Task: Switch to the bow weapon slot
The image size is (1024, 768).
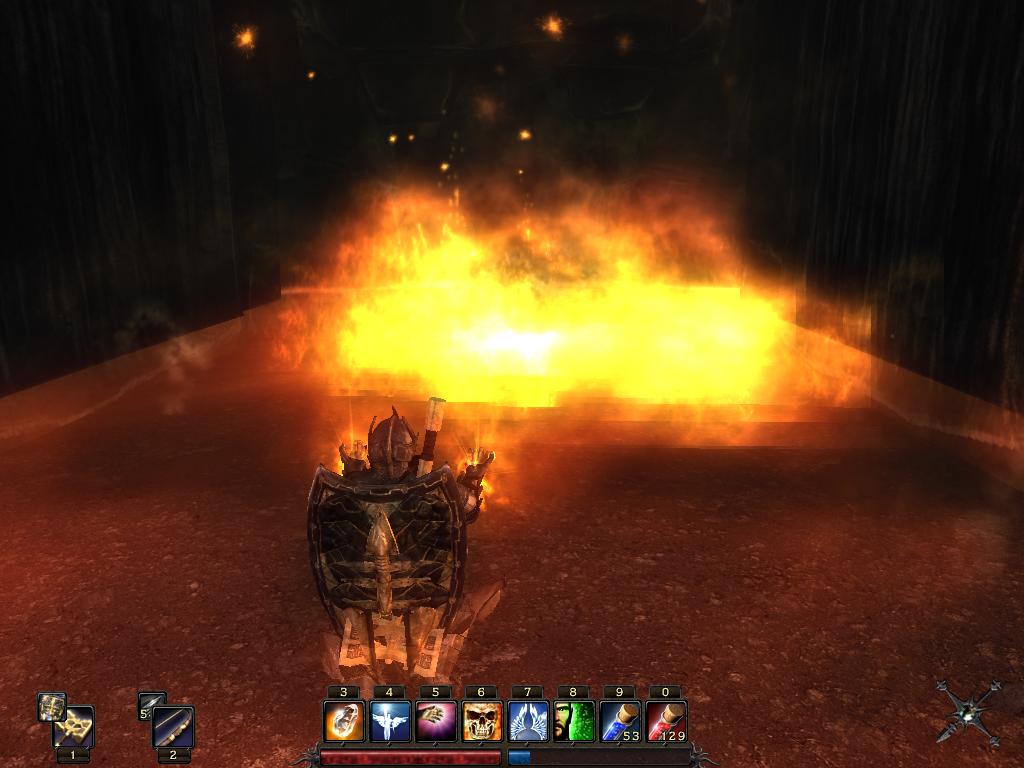Action: tap(173, 727)
